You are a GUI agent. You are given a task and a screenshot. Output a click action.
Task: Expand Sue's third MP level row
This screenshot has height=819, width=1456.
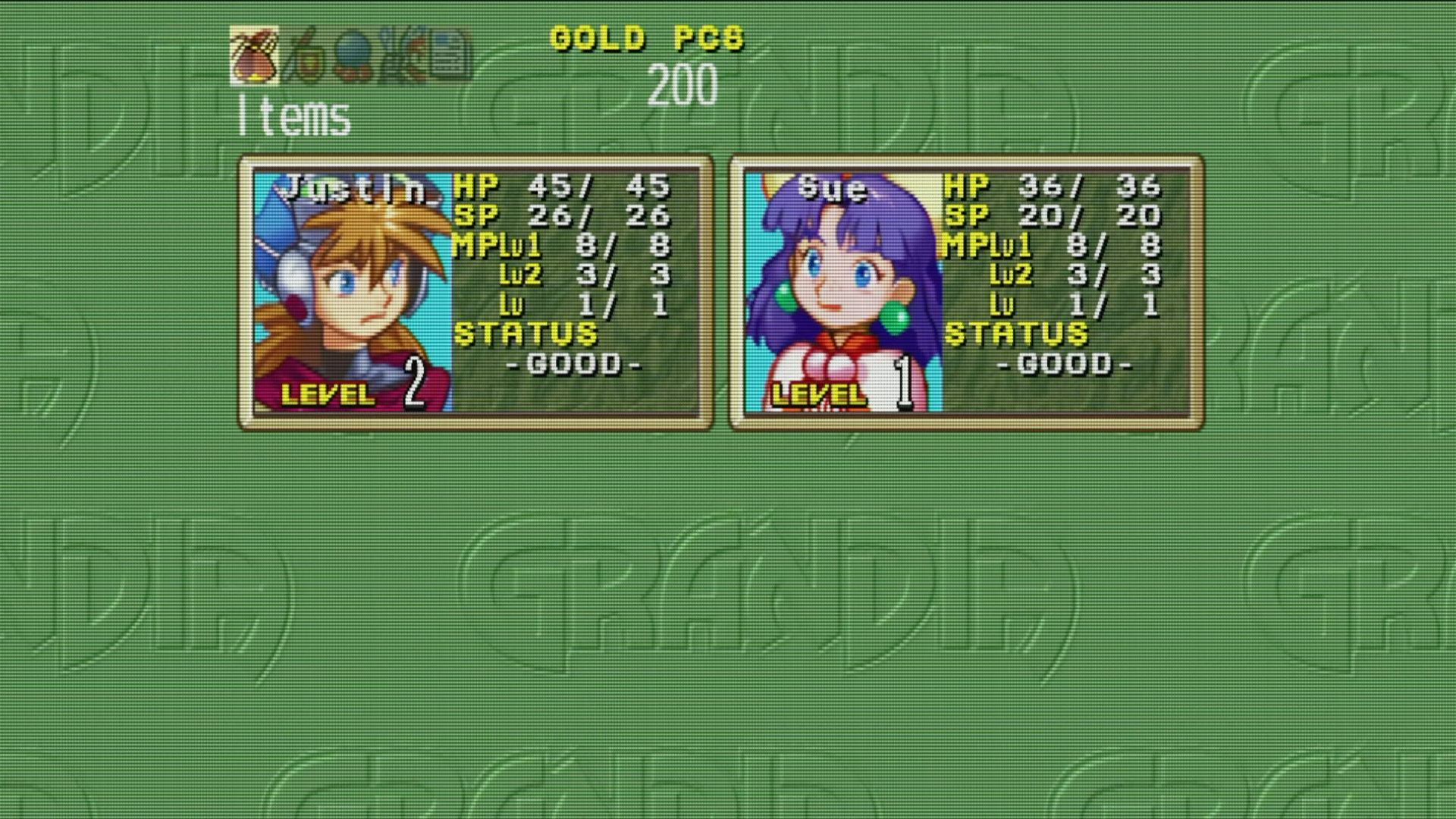pos(1046,306)
